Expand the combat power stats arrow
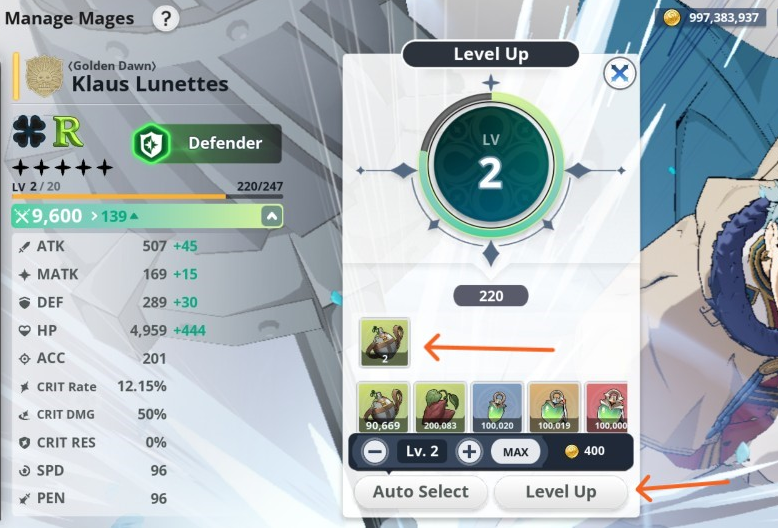The height and width of the screenshot is (528, 778). coord(270,216)
